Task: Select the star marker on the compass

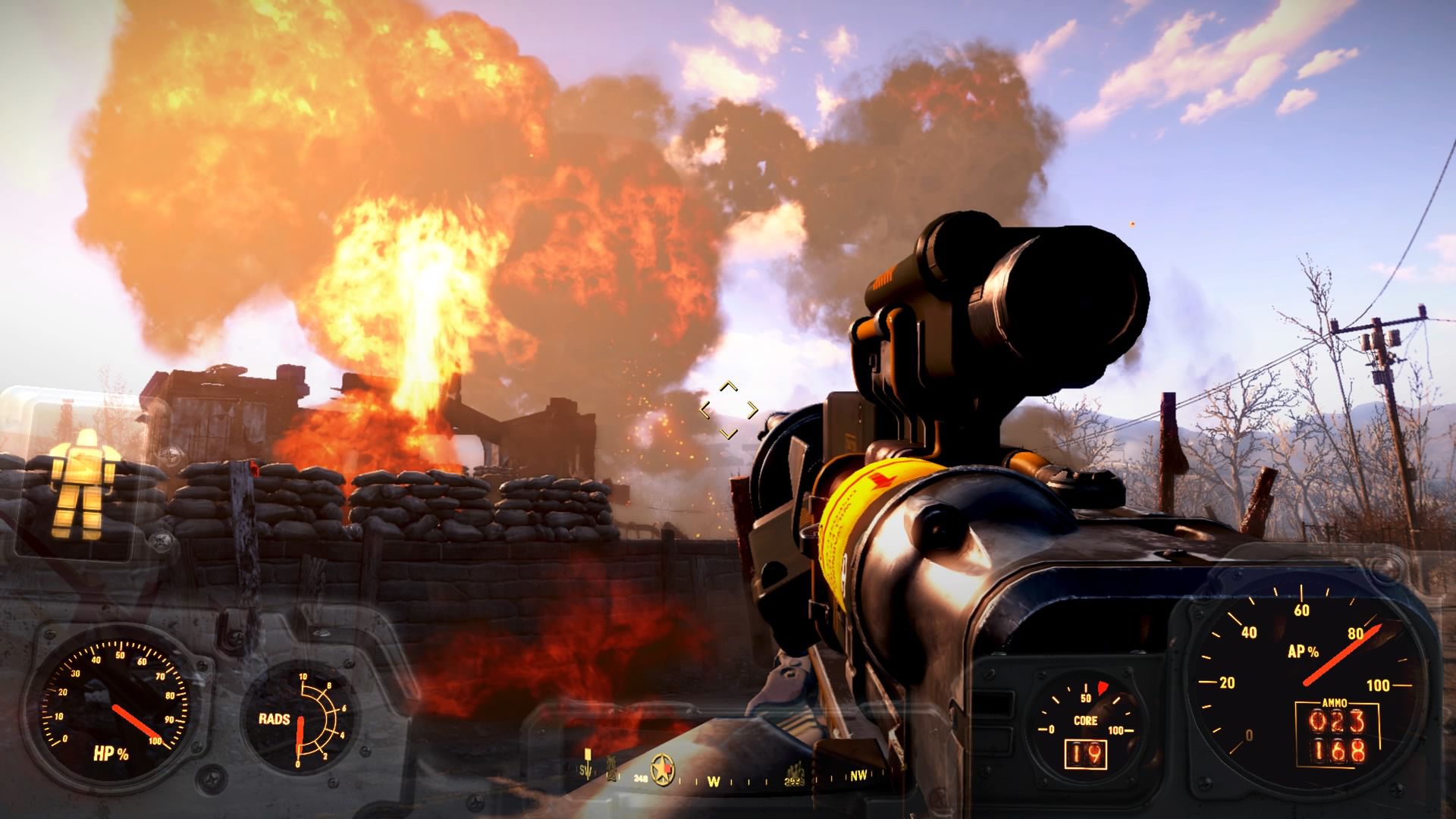Action: point(664,771)
